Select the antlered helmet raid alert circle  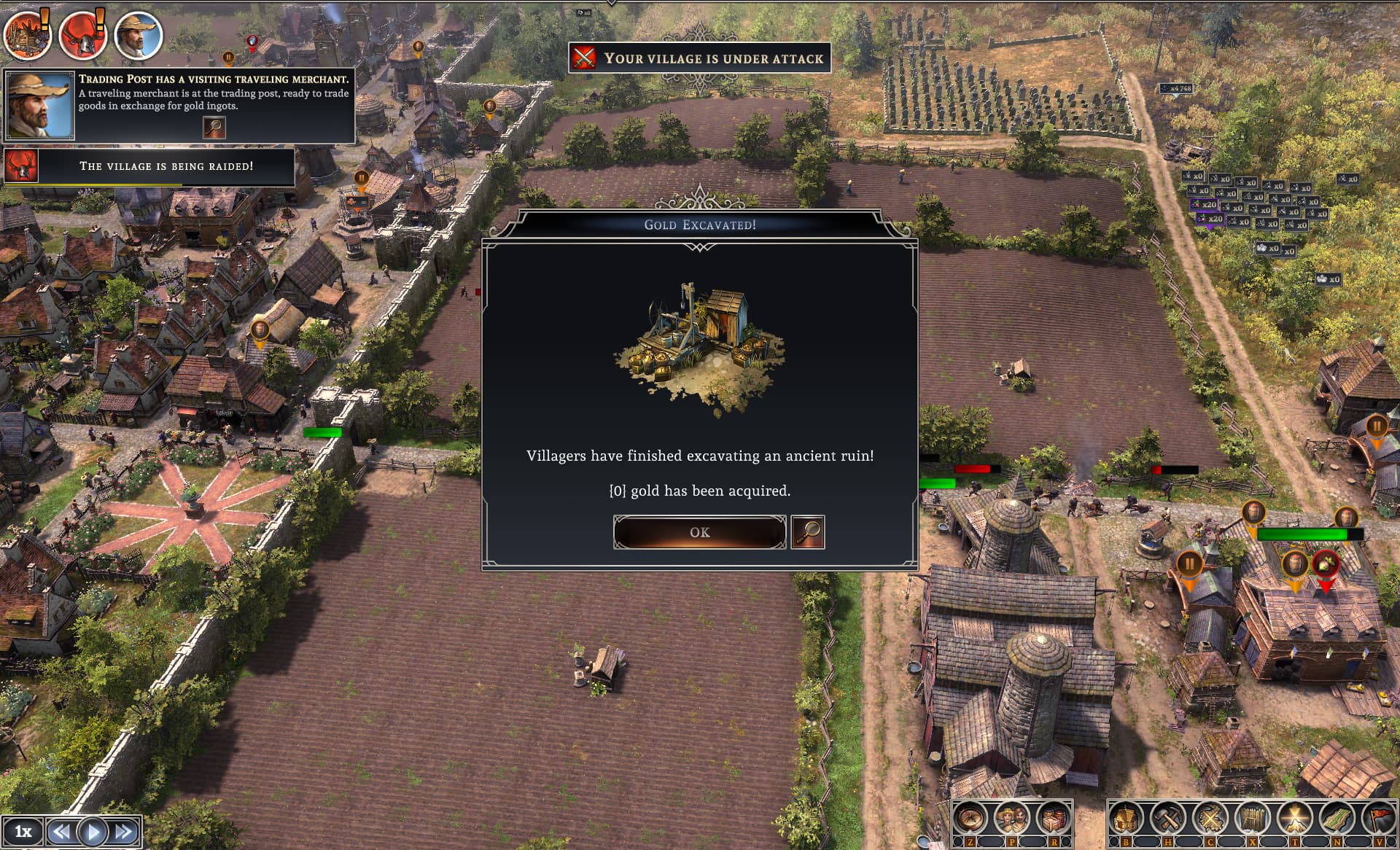pyautogui.click(x=82, y=34)
